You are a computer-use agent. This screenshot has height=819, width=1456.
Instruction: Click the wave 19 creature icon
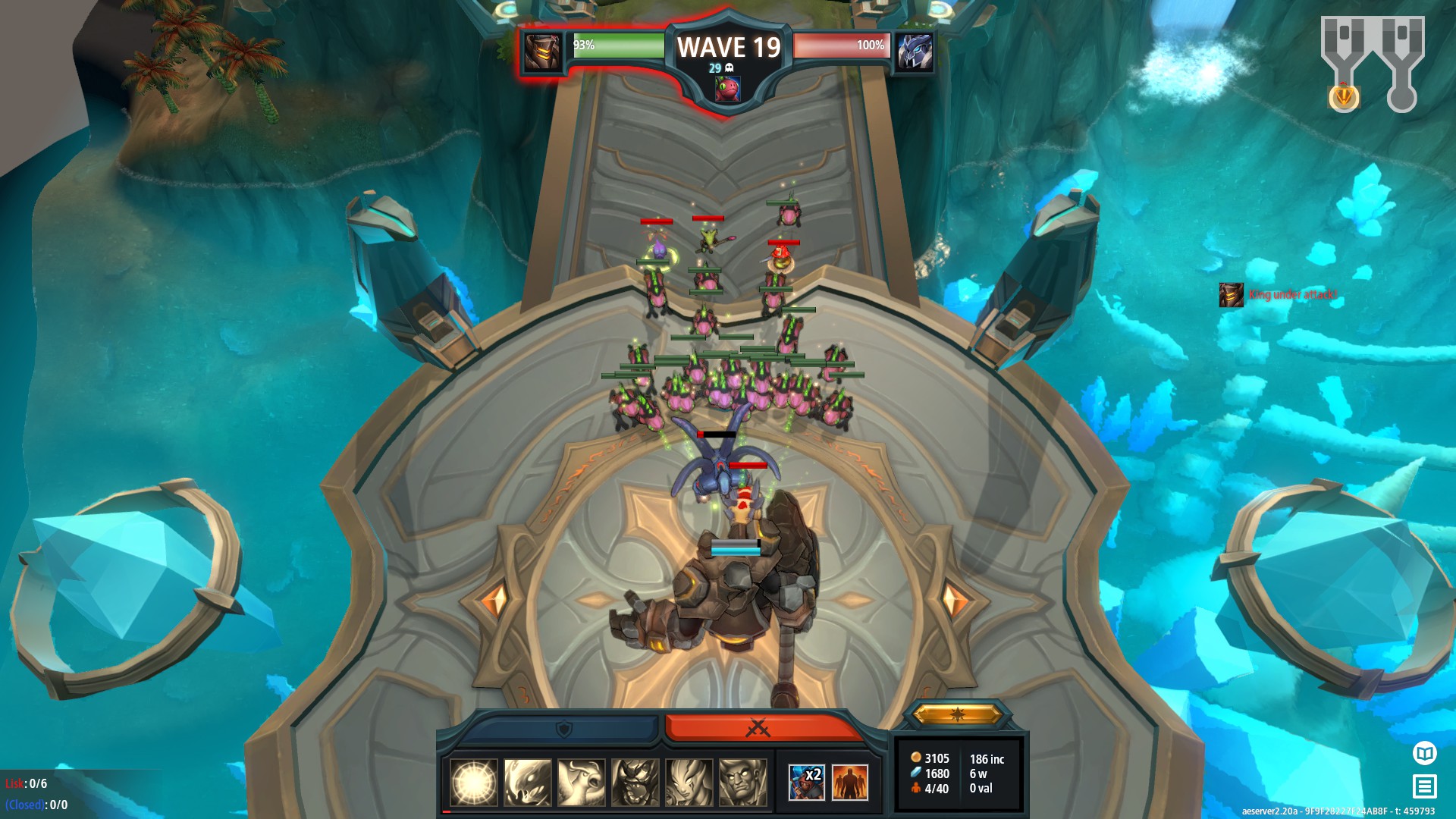tap(727, 89)
